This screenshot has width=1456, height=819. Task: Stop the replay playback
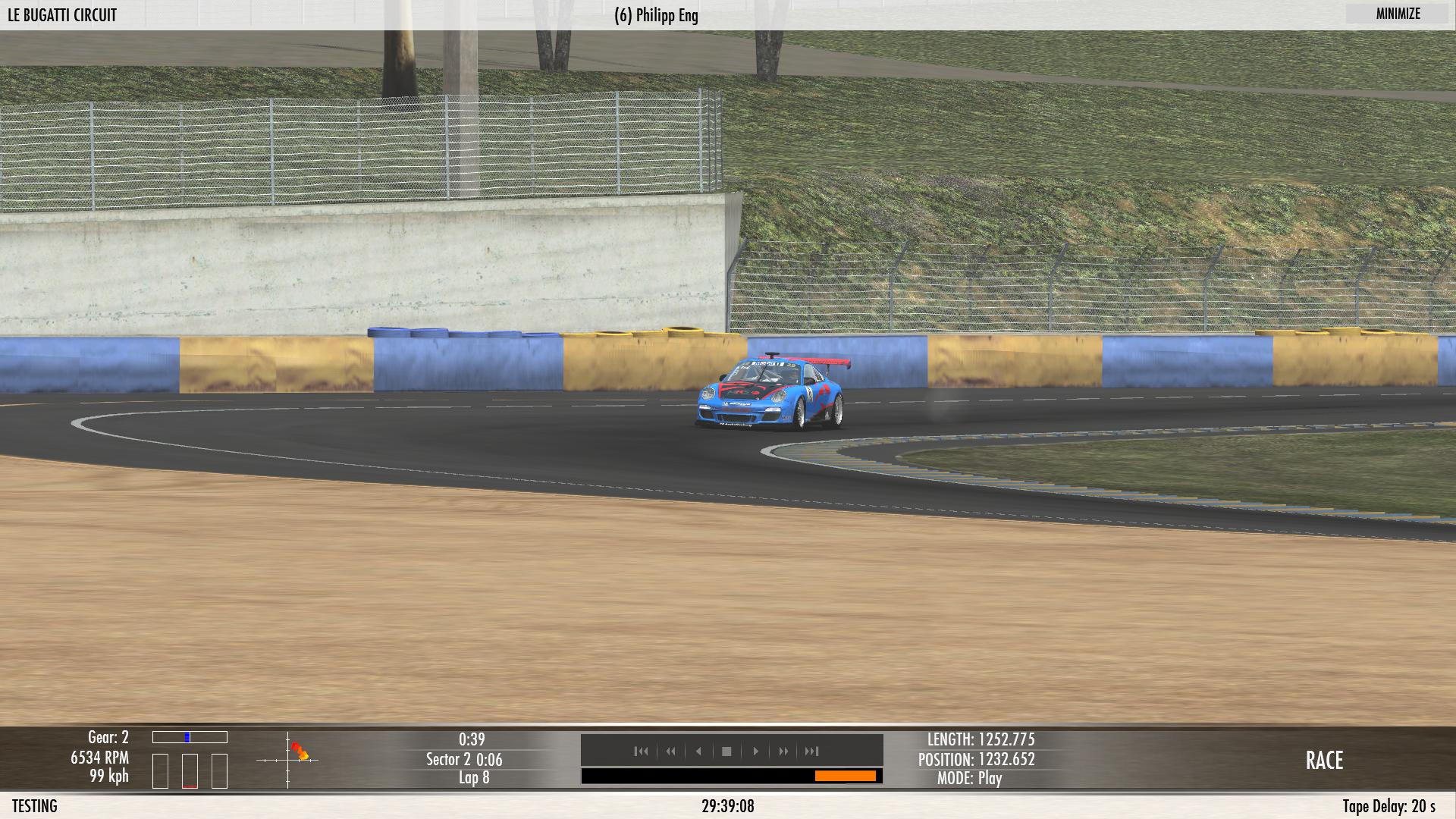click(726, 752)
